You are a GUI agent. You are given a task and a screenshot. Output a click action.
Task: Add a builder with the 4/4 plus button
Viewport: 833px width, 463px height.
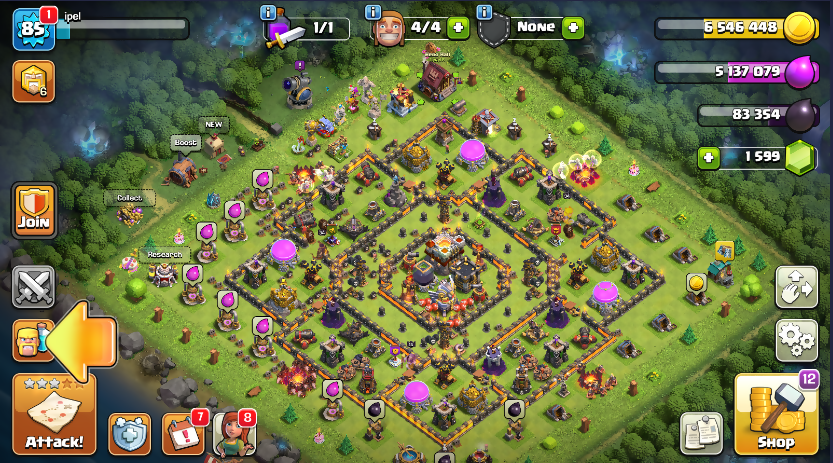pos(458,28)
